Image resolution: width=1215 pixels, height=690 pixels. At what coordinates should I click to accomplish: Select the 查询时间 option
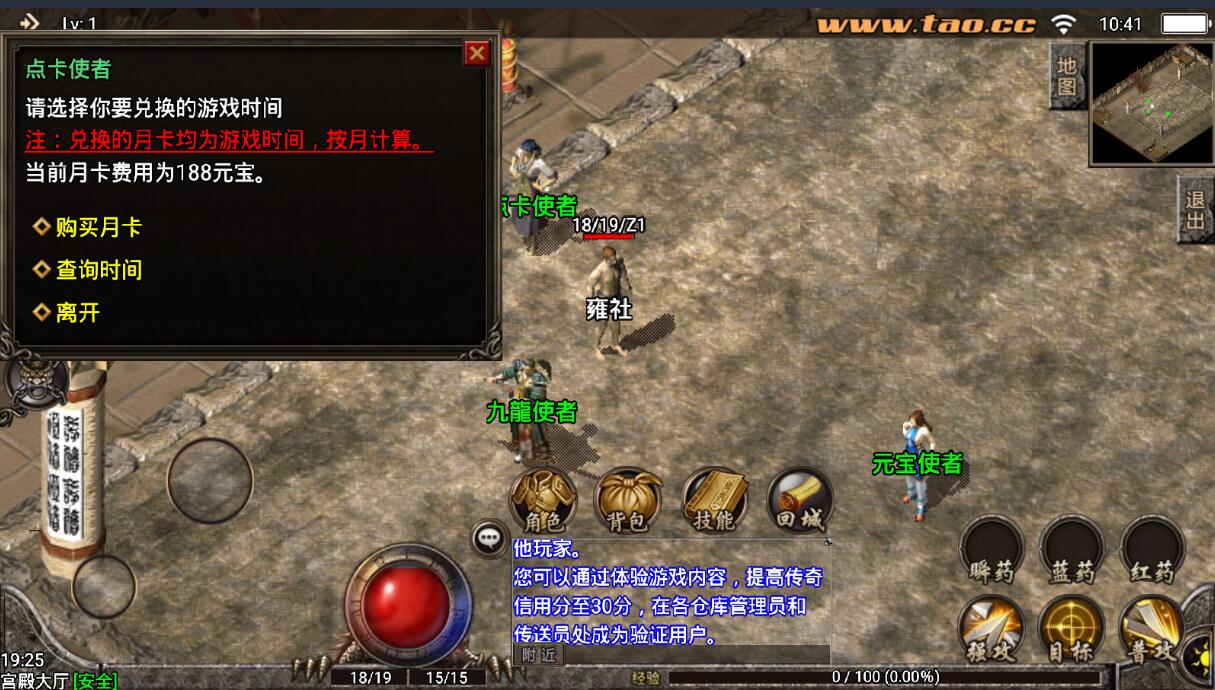[98, 270]
